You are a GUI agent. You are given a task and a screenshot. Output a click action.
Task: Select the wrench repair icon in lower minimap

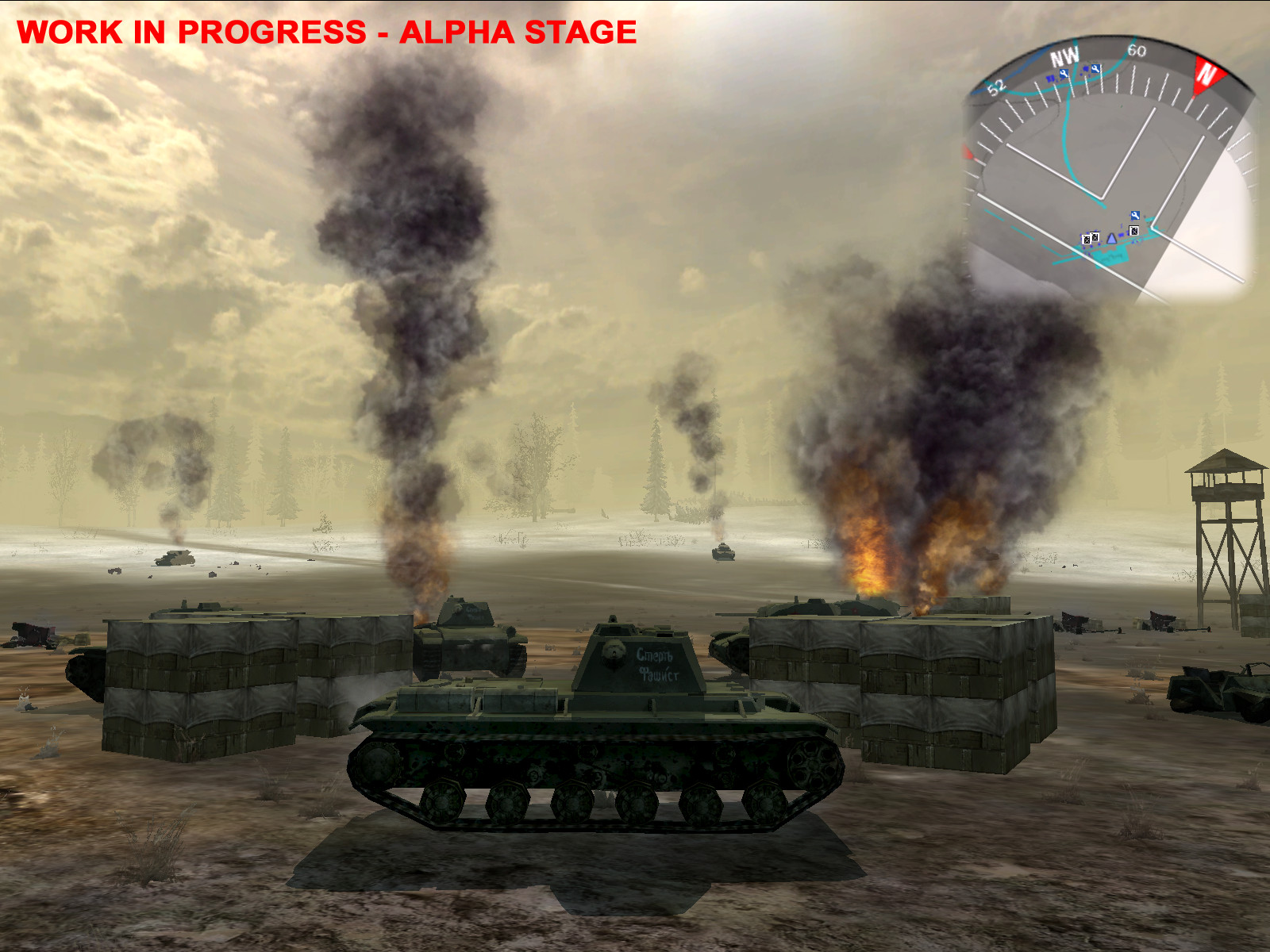pyautogui.click(x=1135, y=215)
